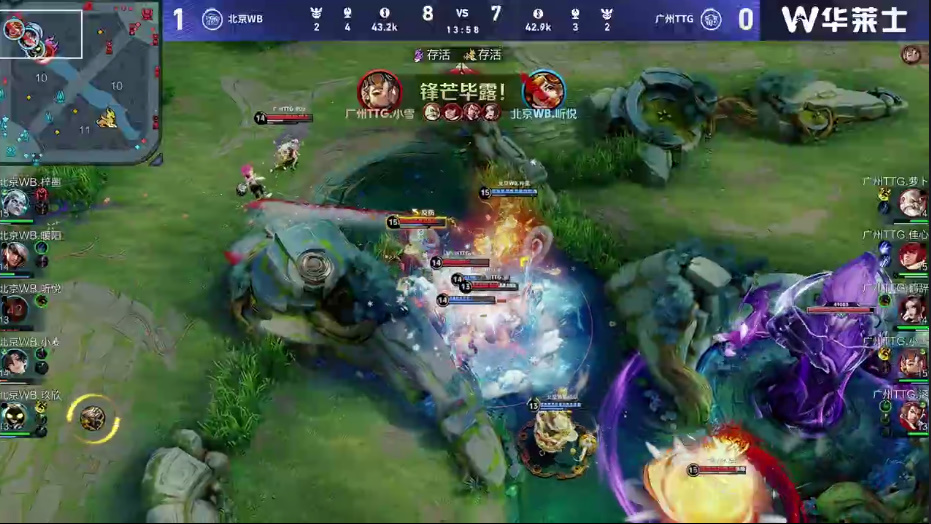Select 广州TTG.鹤羿 player portrait

click(912, 309)
